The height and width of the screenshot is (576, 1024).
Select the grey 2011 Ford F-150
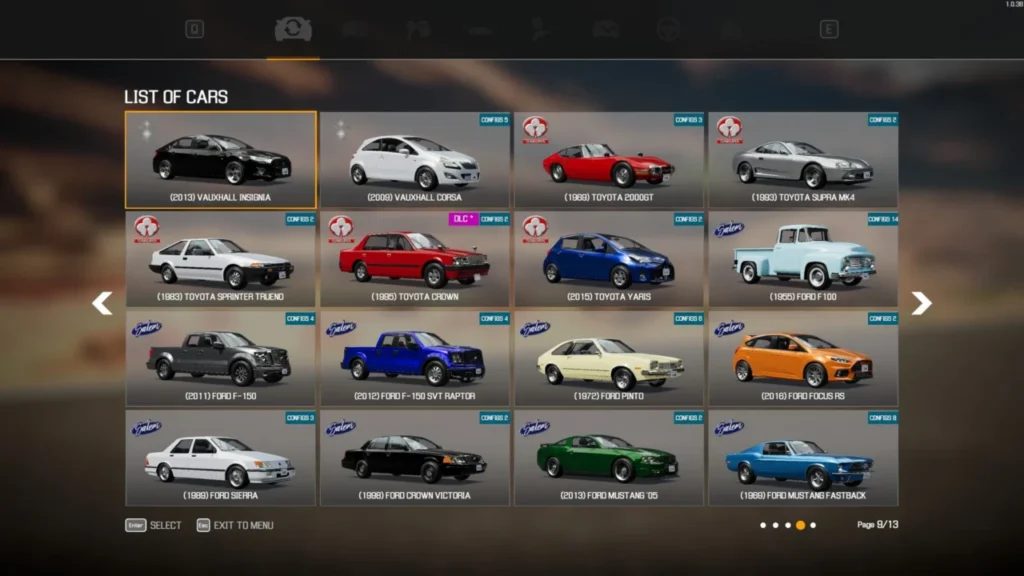(x=220, y=358)
